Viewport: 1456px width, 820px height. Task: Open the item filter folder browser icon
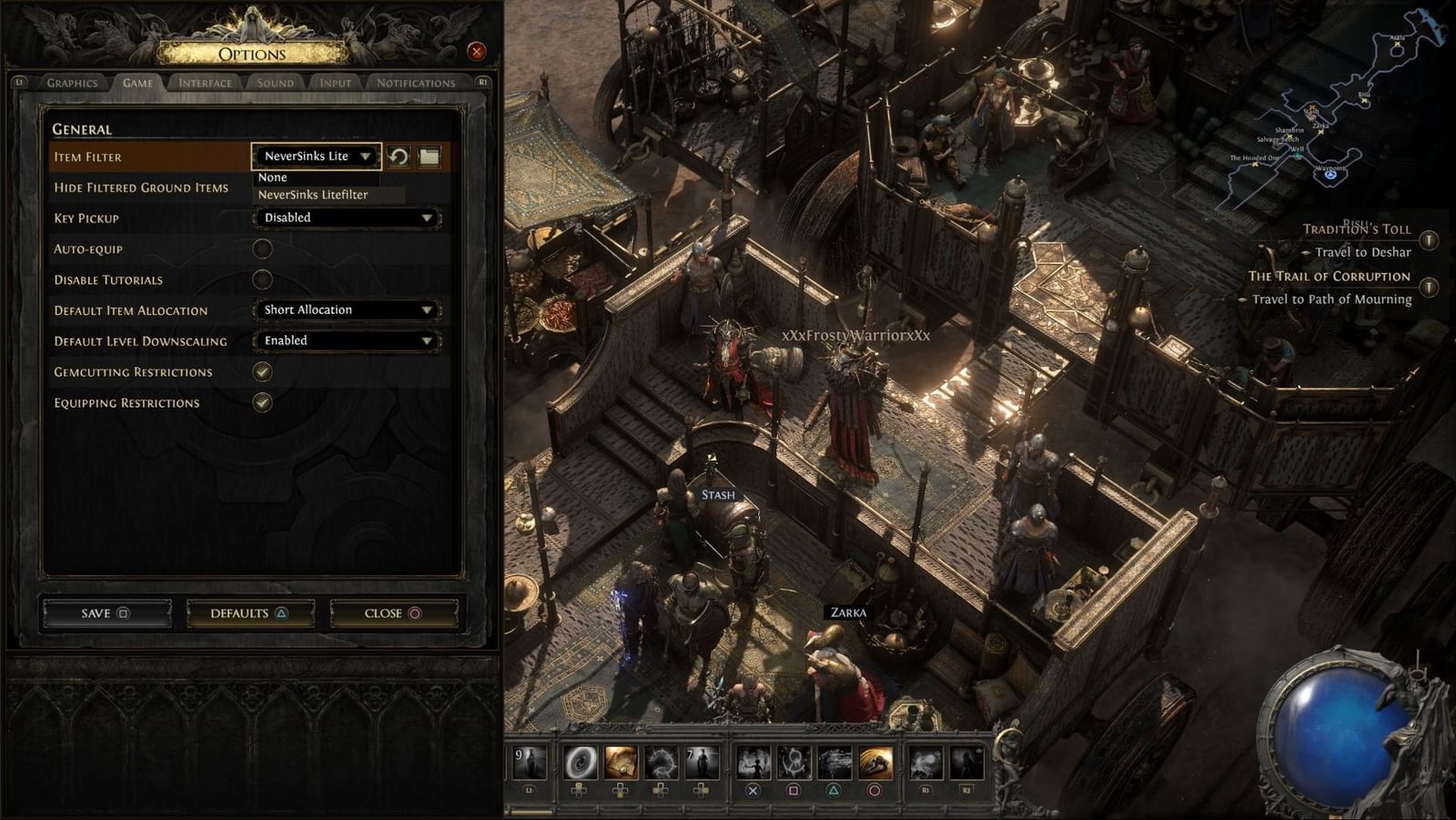[429, 156]
